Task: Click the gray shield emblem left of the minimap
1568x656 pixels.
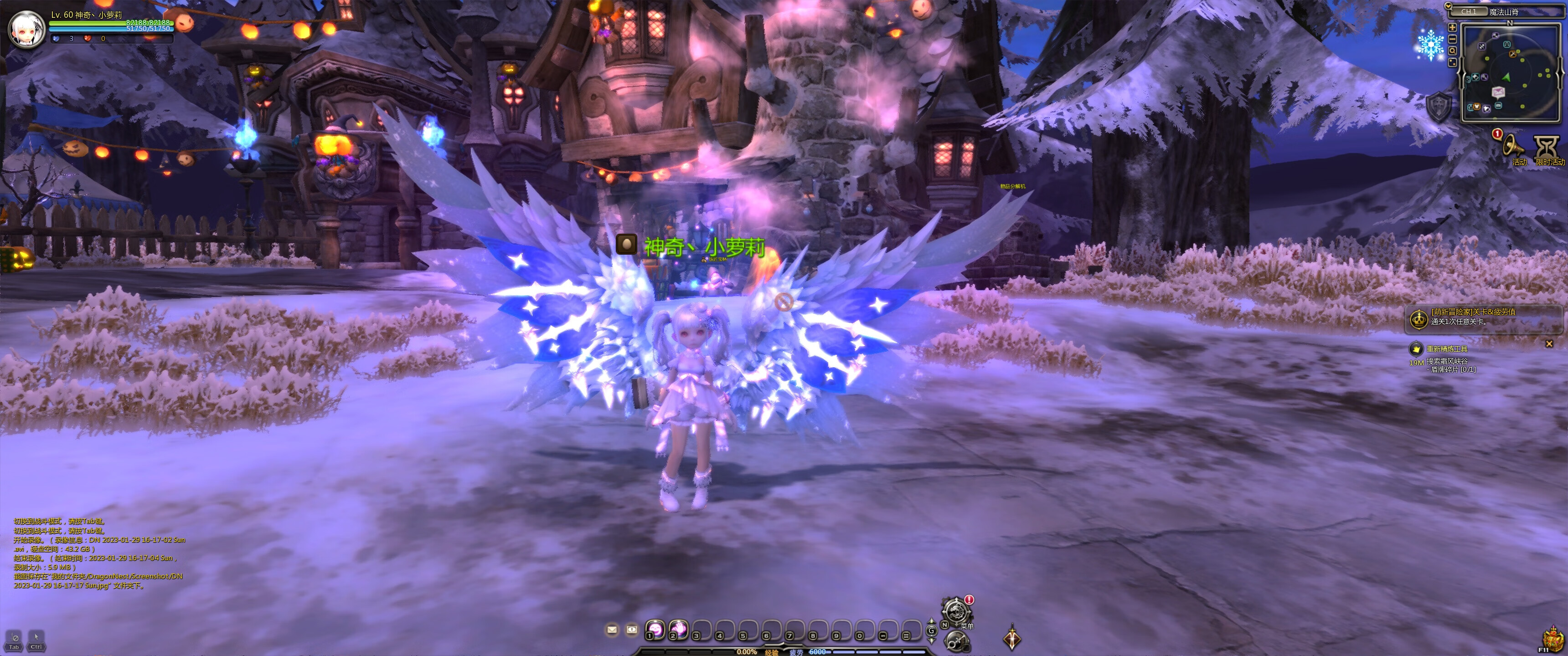Action: (x=1439, y=107)
